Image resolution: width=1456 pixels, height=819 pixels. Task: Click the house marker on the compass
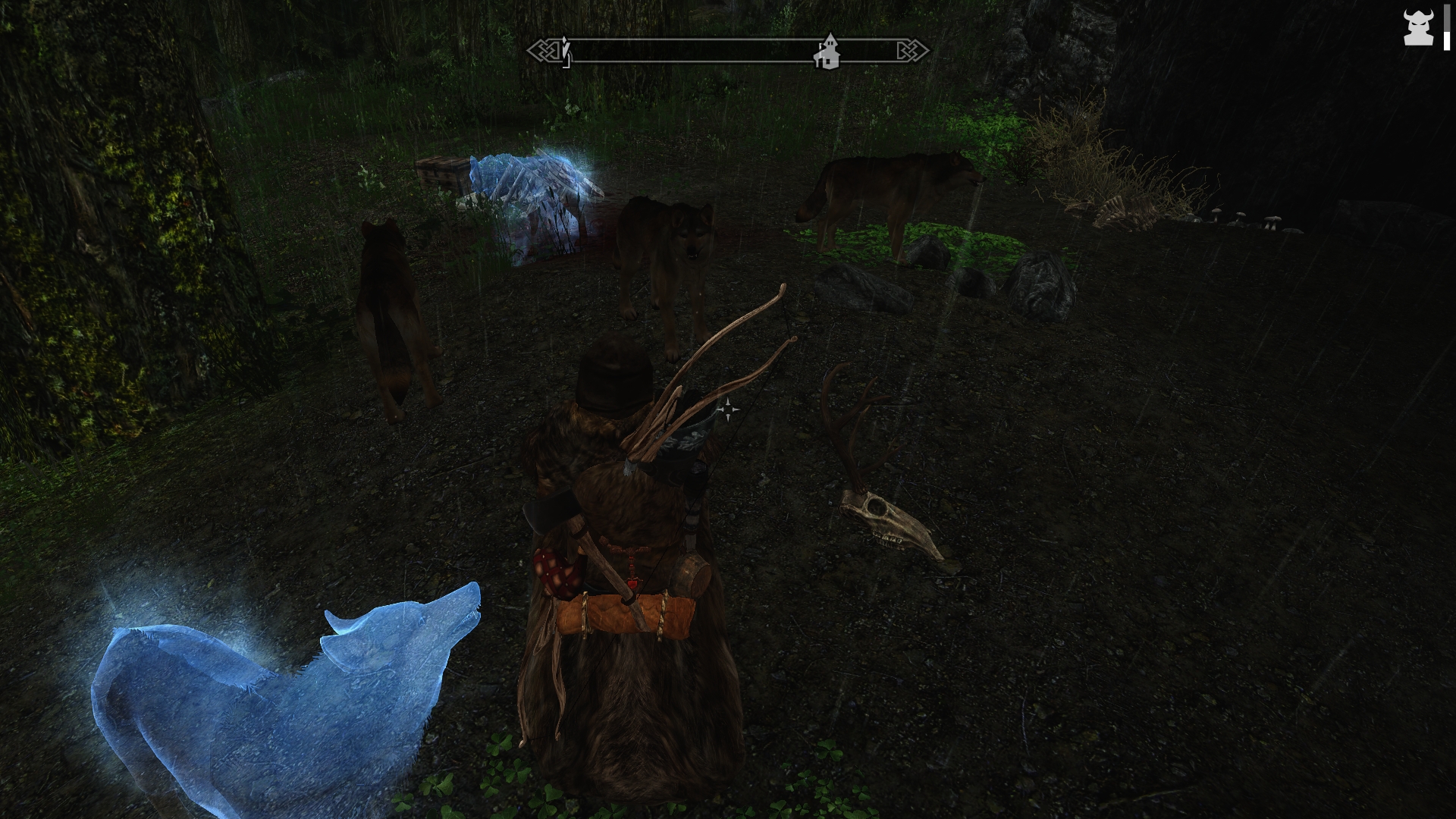(828, 52)
